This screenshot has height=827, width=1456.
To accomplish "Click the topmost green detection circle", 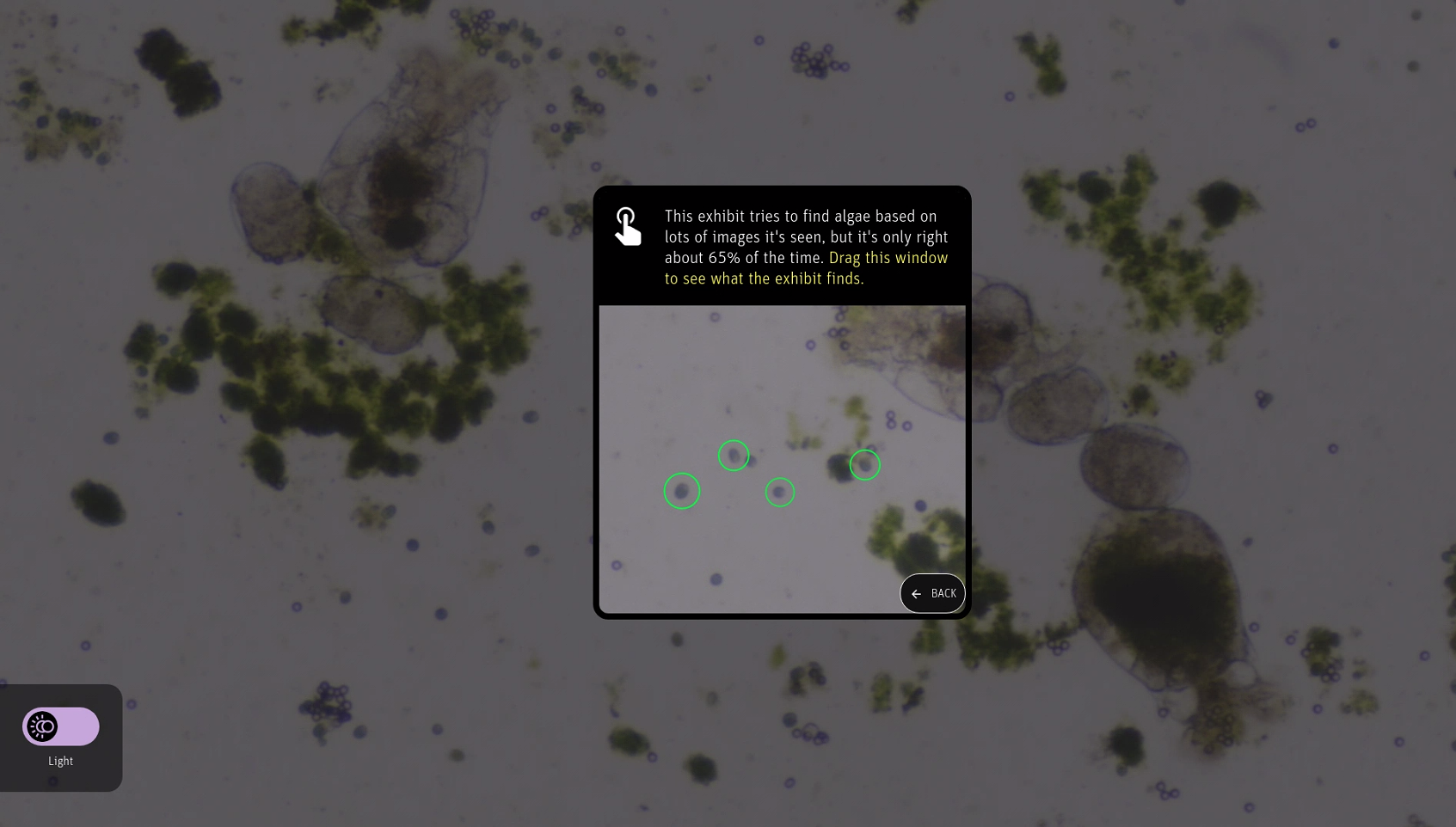I will click(733, 455).
